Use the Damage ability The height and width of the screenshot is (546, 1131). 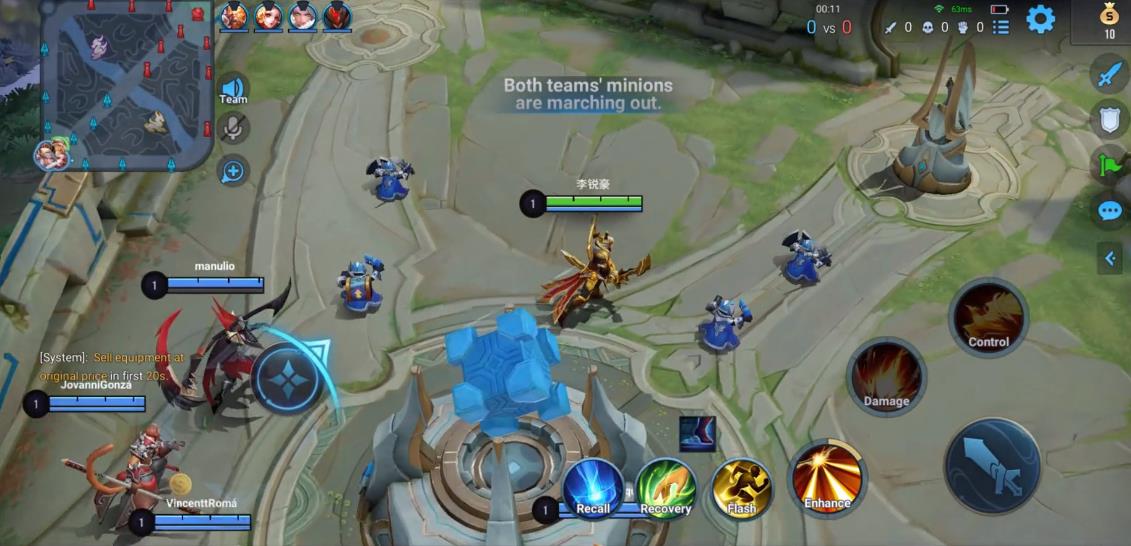pos(886,377)
